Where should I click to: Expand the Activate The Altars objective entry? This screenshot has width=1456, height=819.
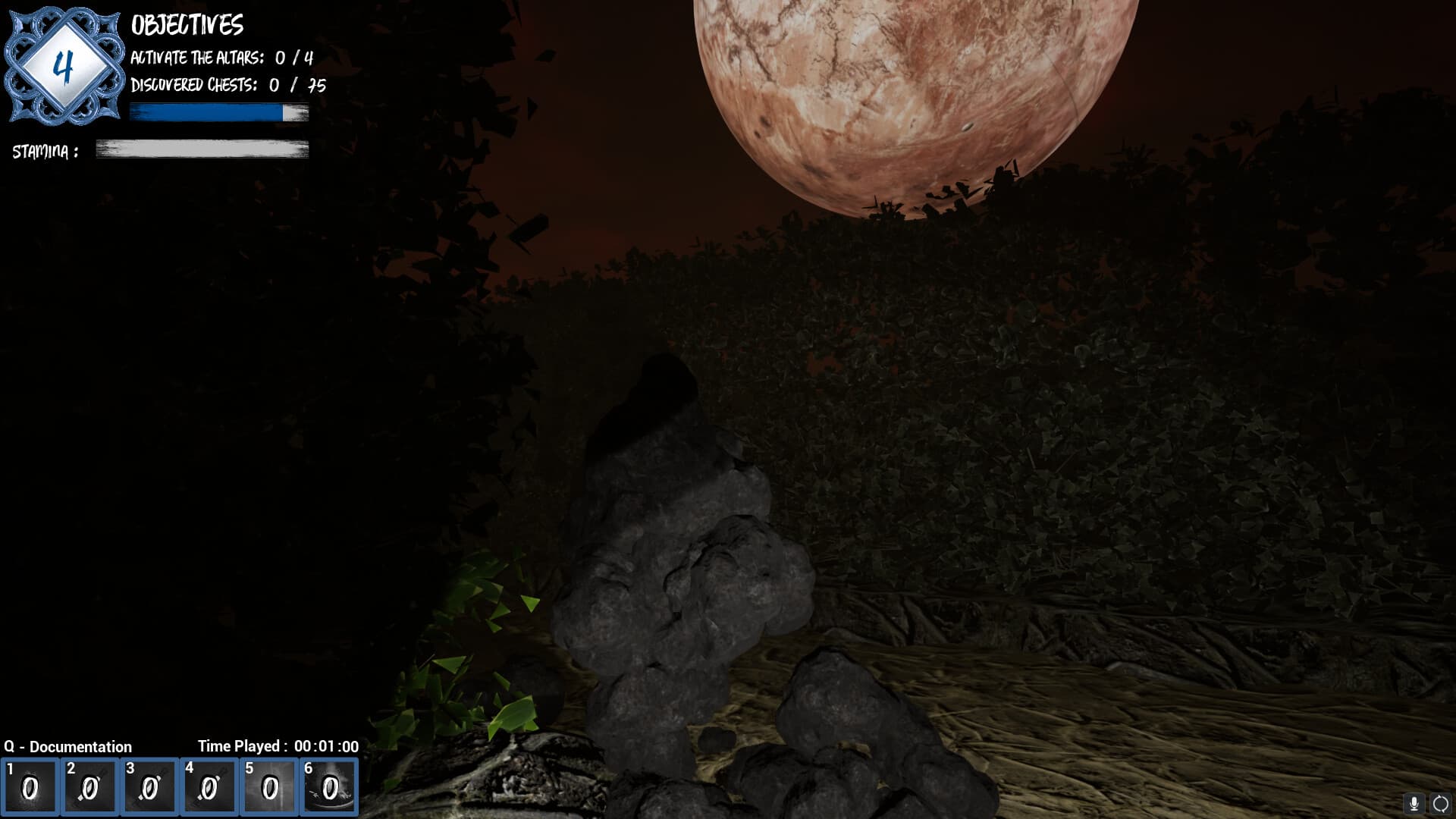[221, 55]
